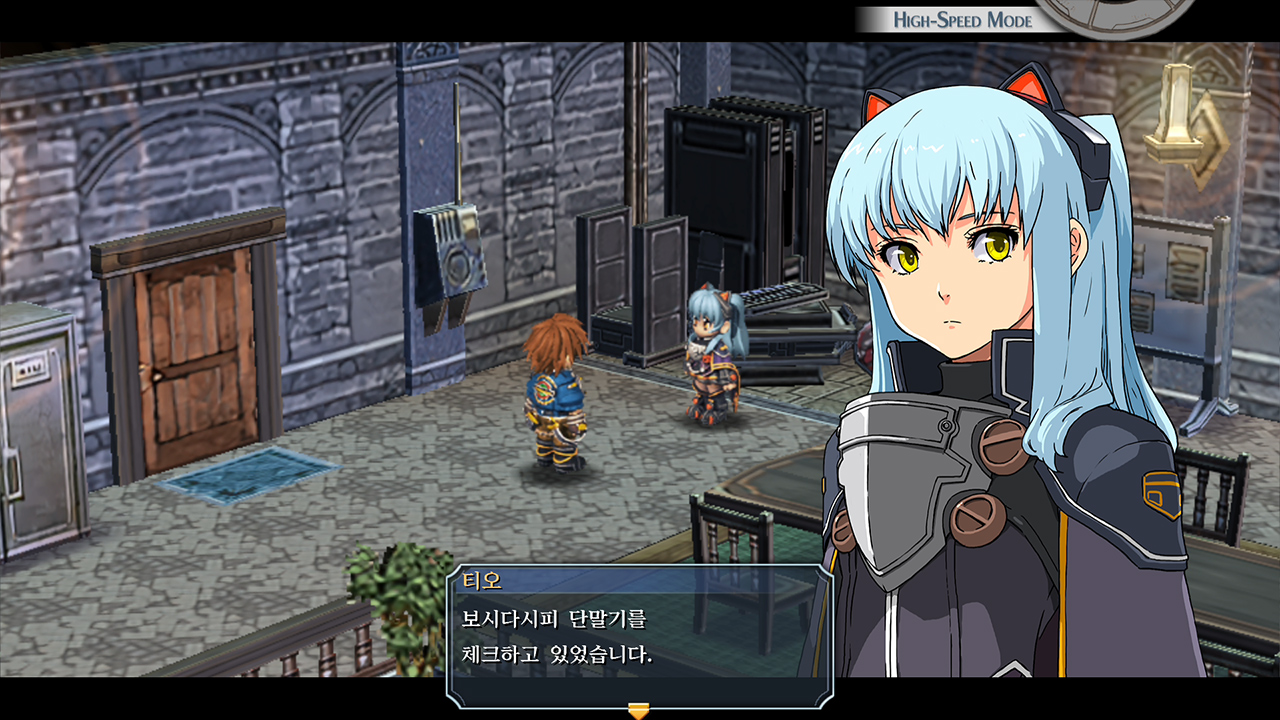
Task: Advance dialogue with the orange arrow
Action: click(x=638, y=711)
